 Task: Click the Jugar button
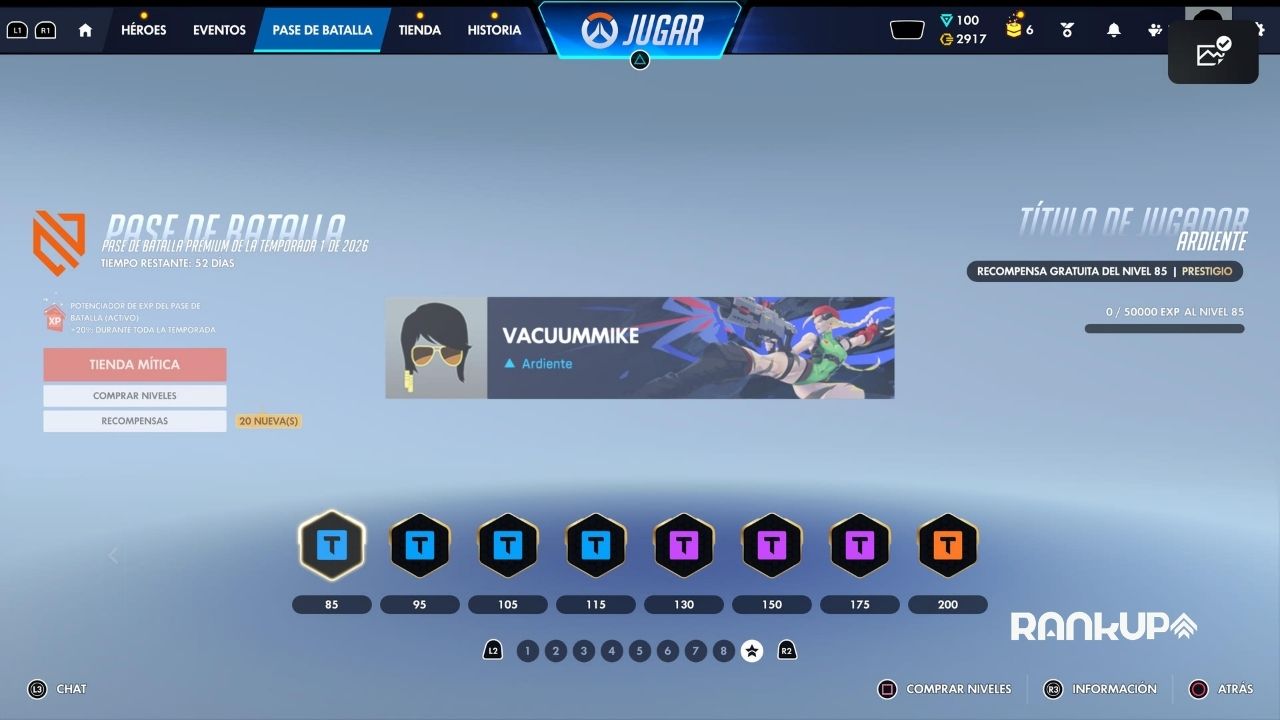click(x=641, y=30)
